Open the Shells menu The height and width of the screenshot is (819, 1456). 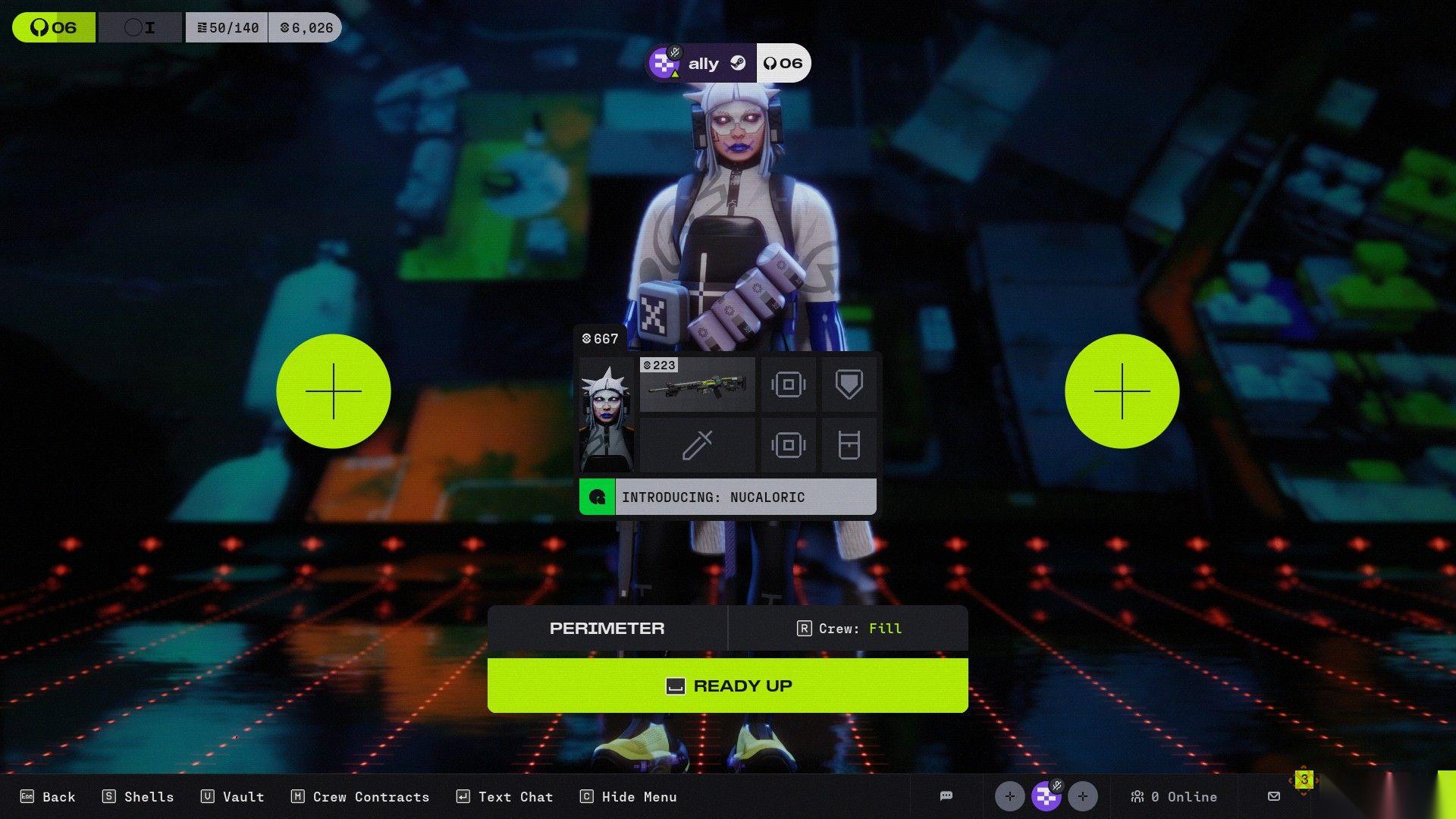[138, 796]
